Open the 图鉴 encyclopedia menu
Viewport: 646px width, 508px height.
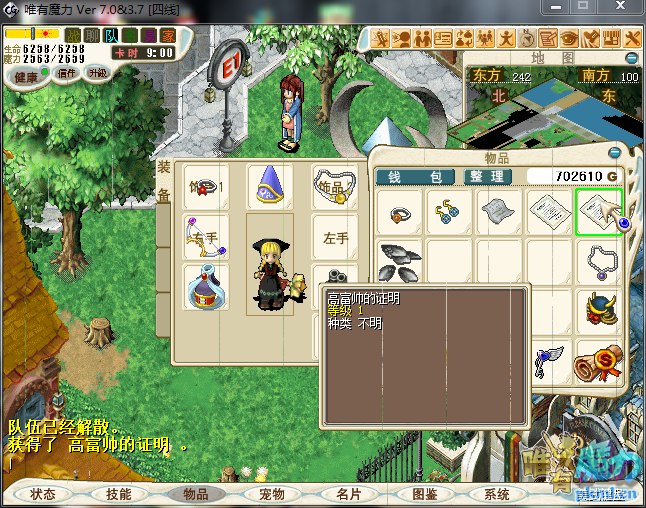424,494
